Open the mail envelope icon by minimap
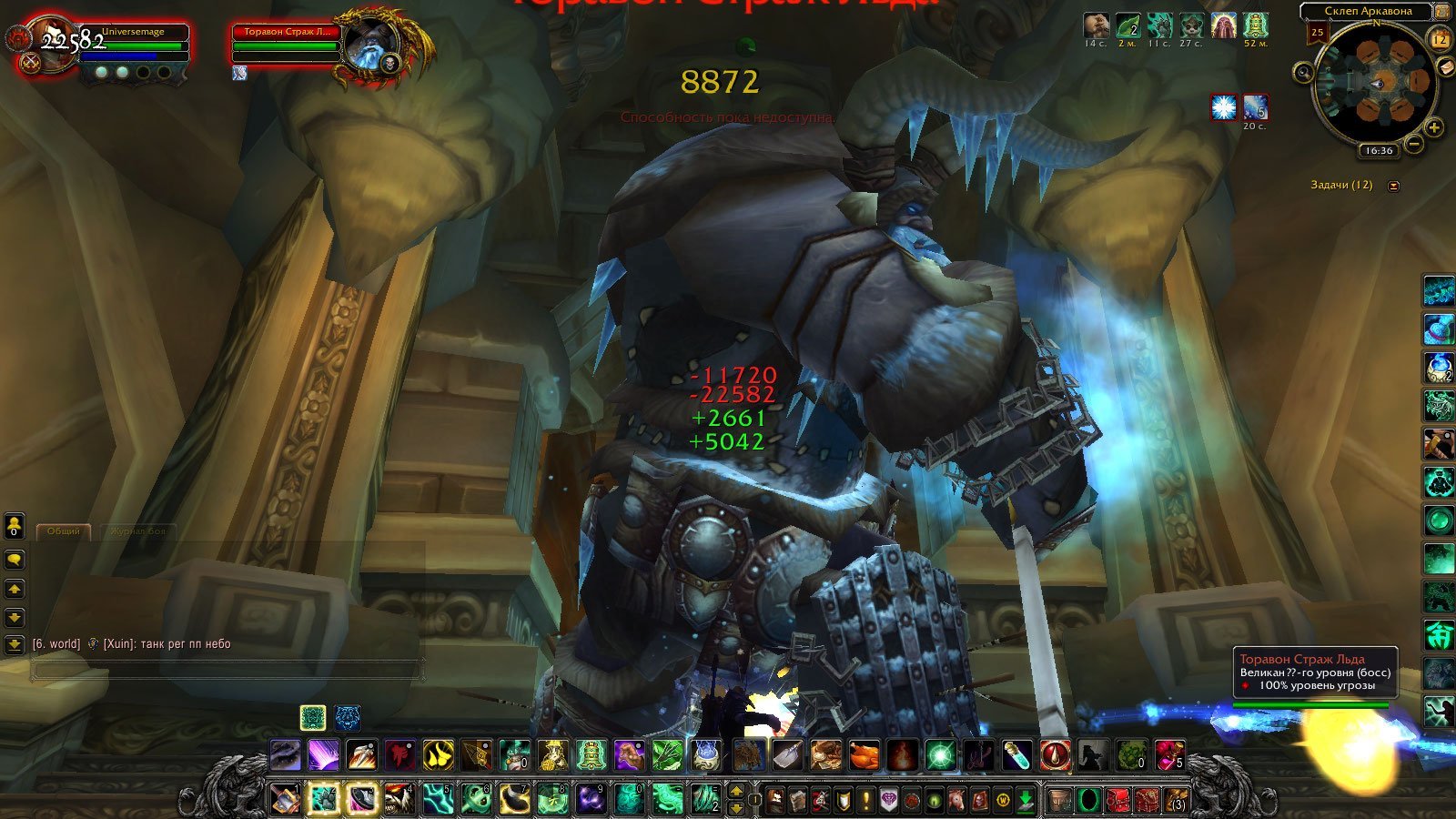 [x=1445, y=67]
